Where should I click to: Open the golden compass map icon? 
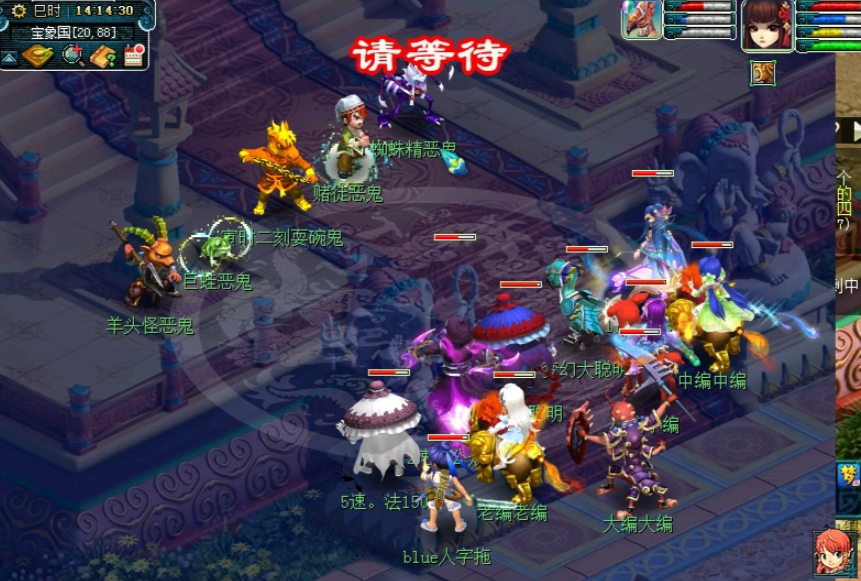tap(38, 56)
